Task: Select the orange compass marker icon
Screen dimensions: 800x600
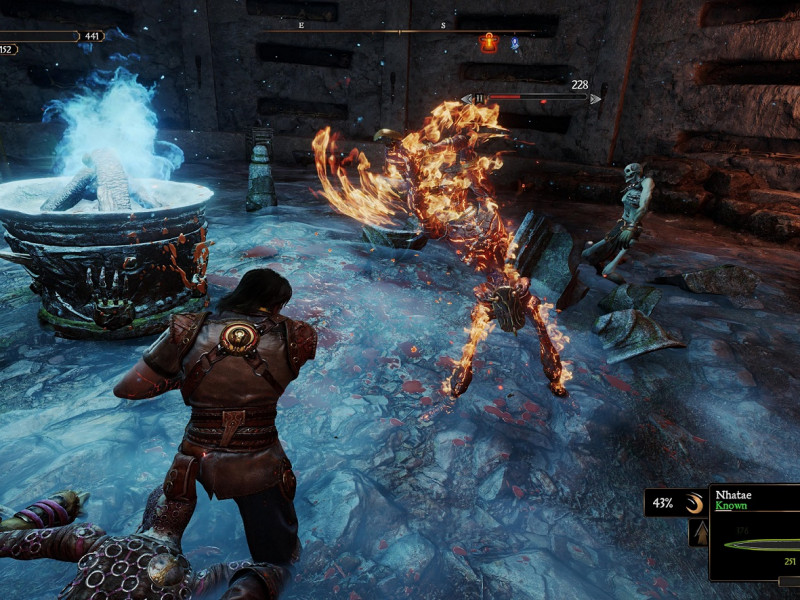Action: click(x=488, y=42)
